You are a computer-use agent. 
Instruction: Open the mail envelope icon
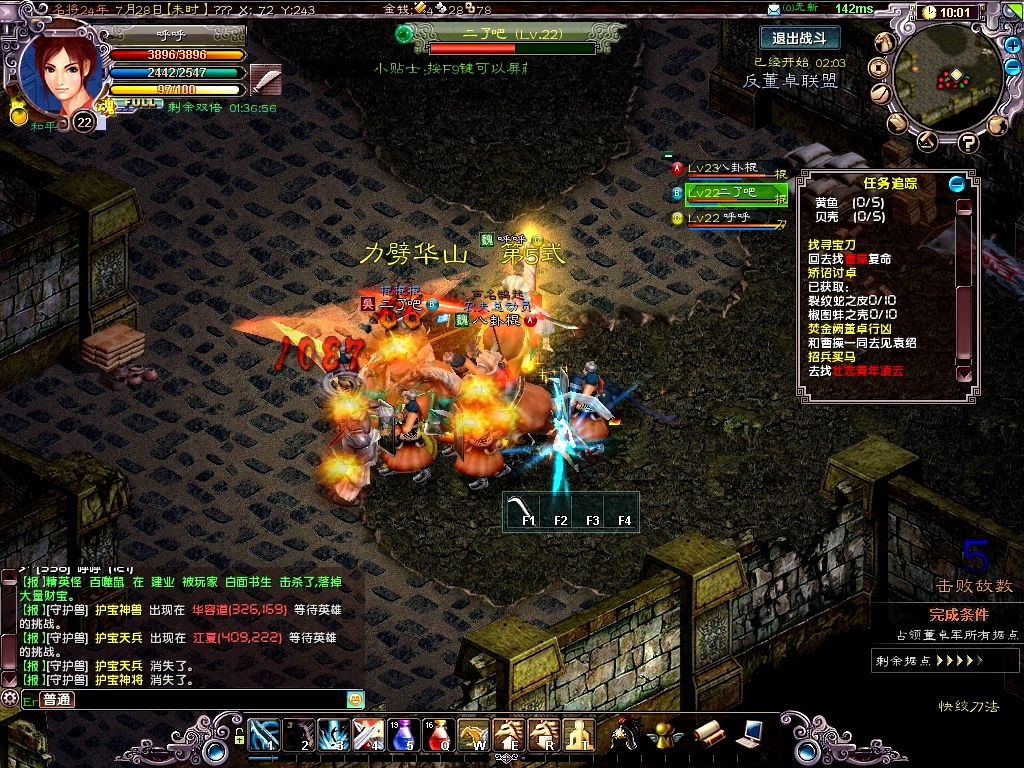[773, 8]
